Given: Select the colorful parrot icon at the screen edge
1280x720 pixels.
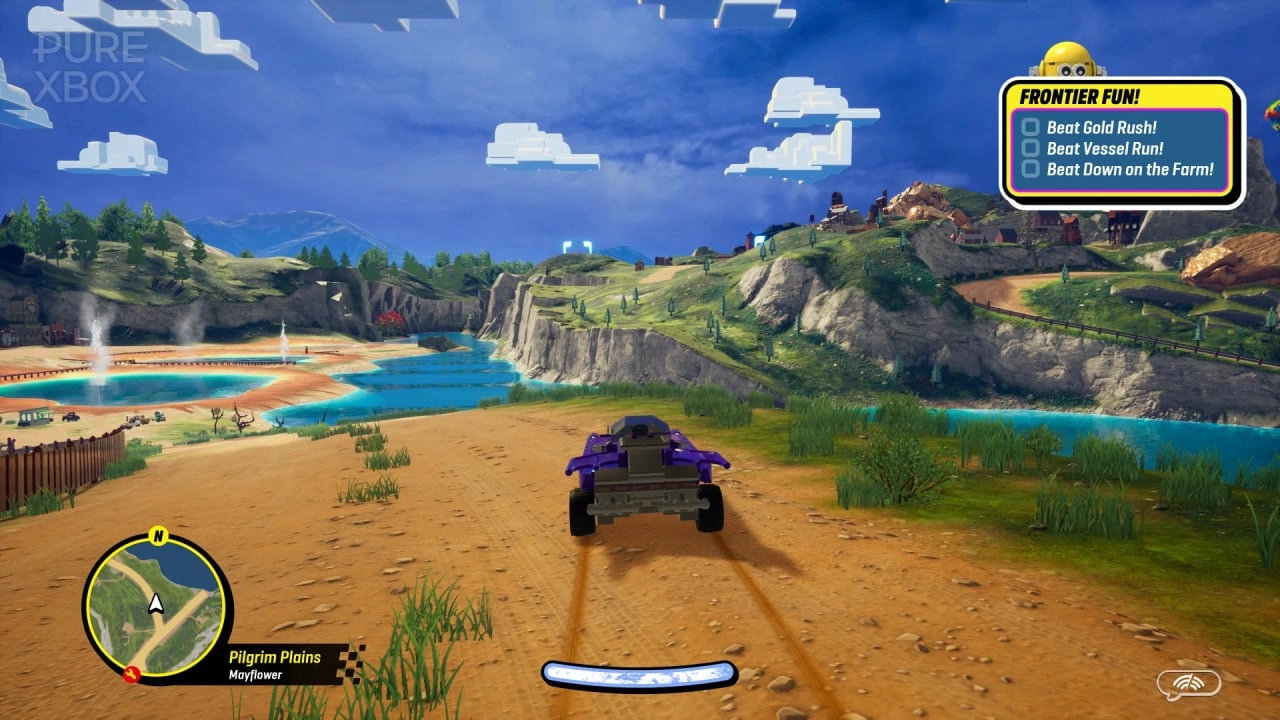Looking at the screenshot, I should [x=1274, y=115].
